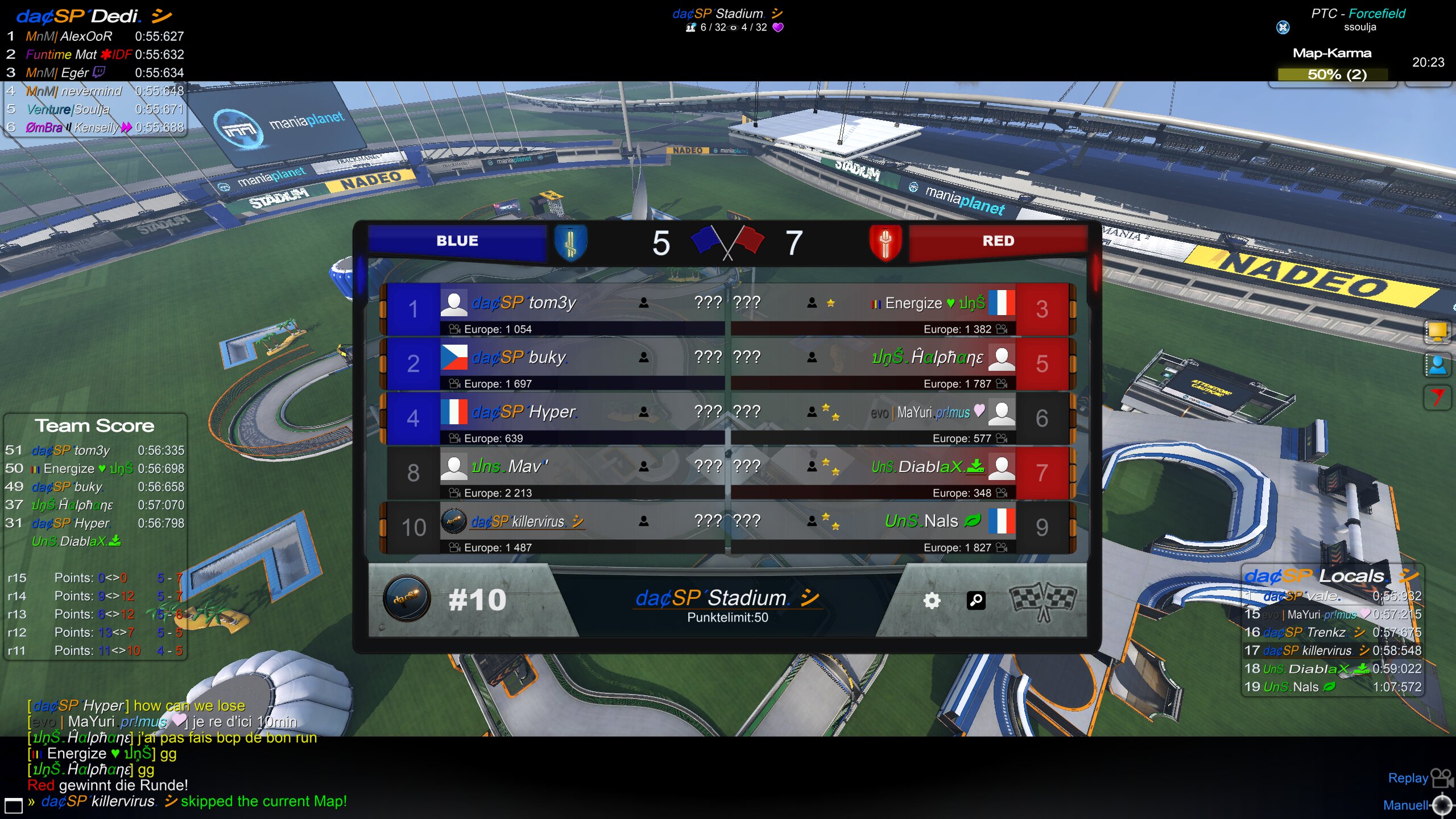Click the red arrow side icon

[x=1437, y=396]
